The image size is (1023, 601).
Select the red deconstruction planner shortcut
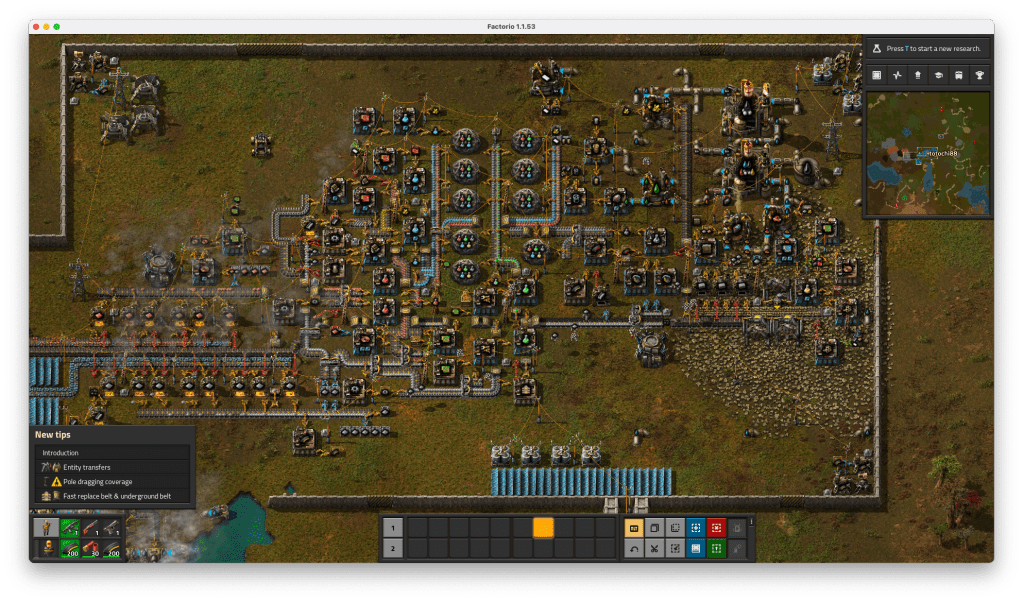[x=716, y=527]
